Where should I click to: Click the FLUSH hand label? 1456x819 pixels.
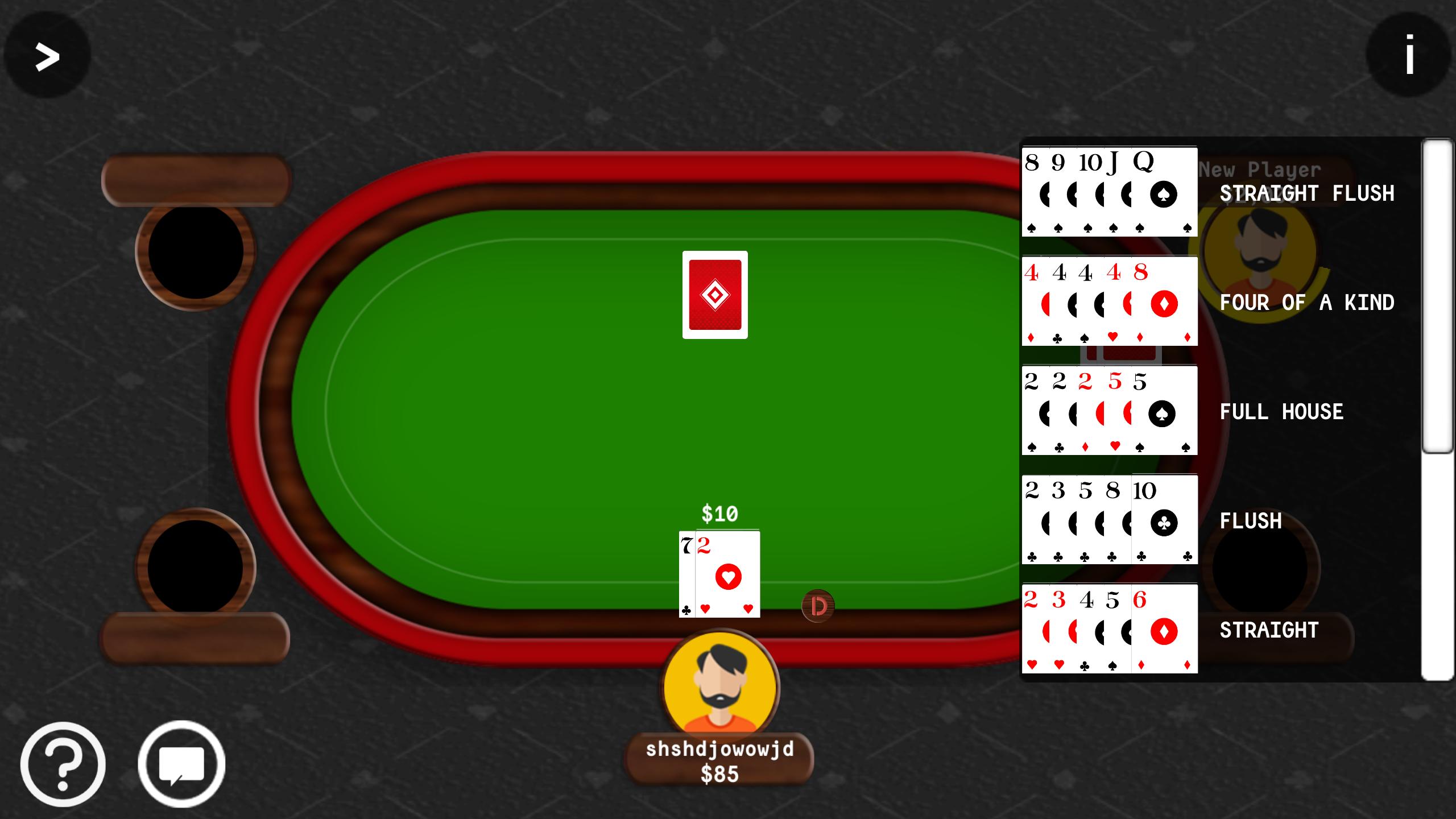click(x=1251, y=520)
